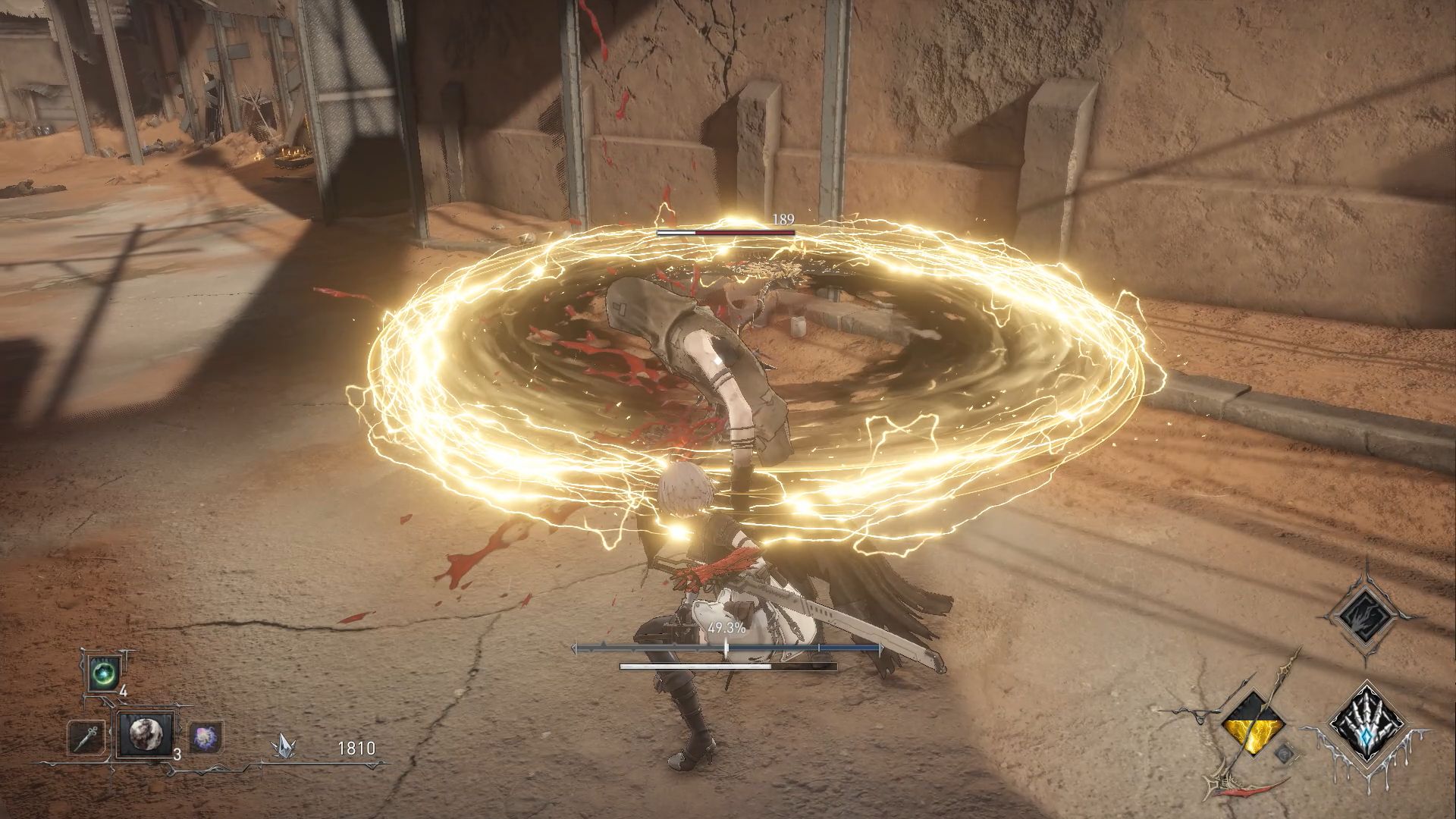
Task: Choose the purple wisp item slot
Action: [202, 736]
